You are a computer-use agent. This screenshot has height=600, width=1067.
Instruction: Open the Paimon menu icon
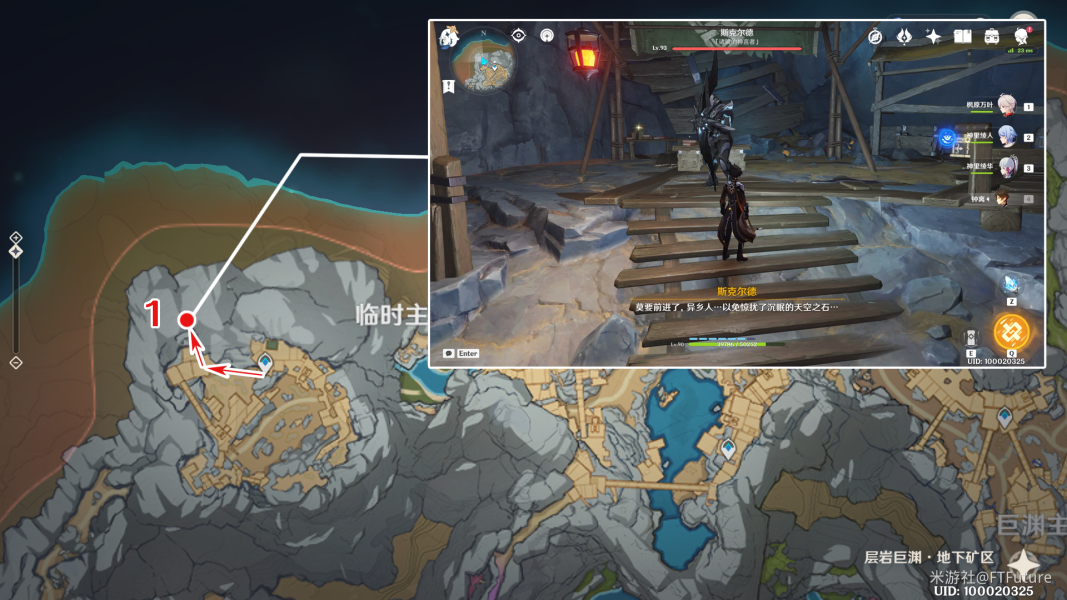[449, 37]
